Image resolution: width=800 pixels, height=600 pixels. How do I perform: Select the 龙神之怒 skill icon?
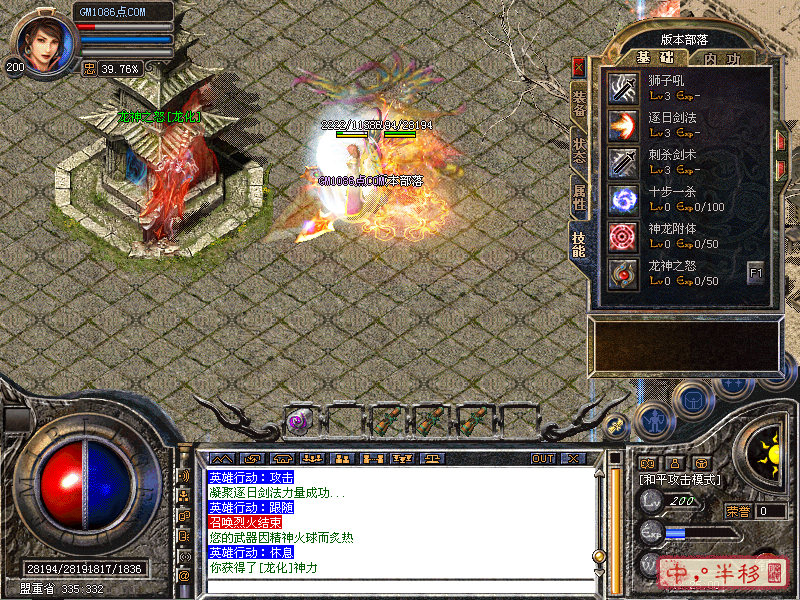tap(624, 273)
